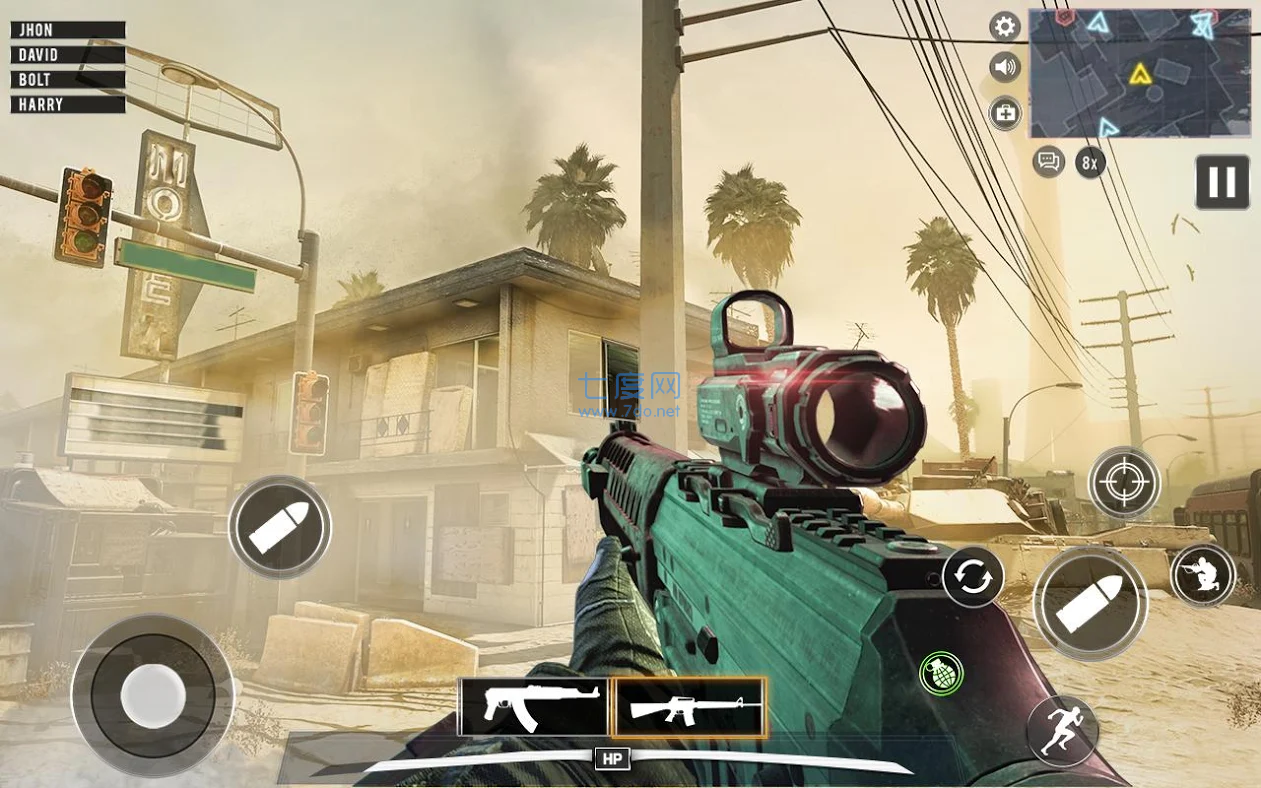Toggle the sound speaker button

pyautogui.click(x=1005, y=68)
